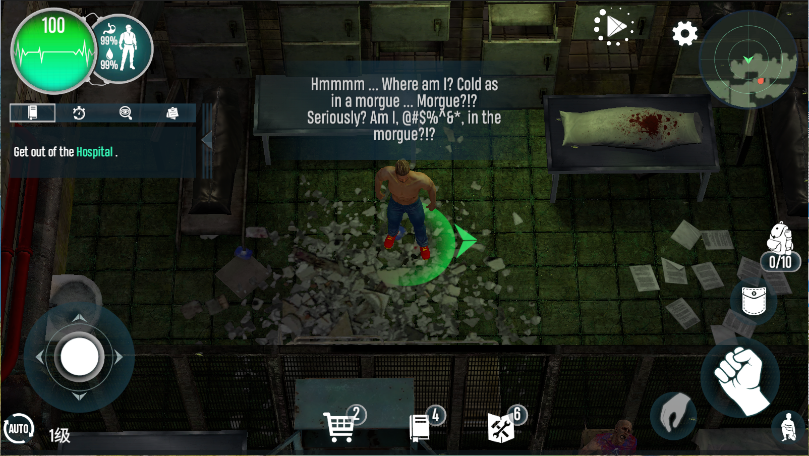Open the settings gear menu
The image size is (809, 456).
(x=685, y=34)
